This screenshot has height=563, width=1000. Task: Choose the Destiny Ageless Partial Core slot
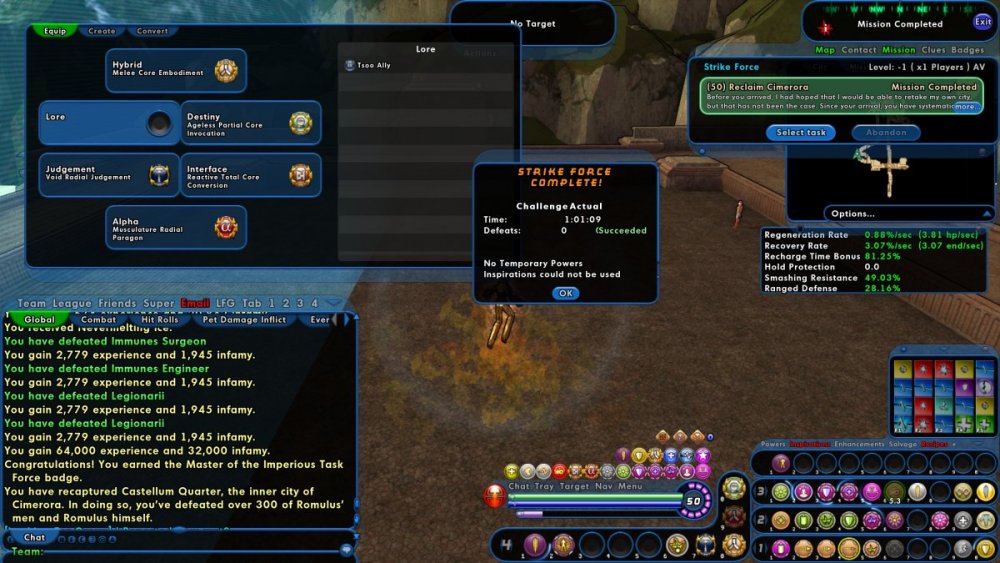click(250, 122)
